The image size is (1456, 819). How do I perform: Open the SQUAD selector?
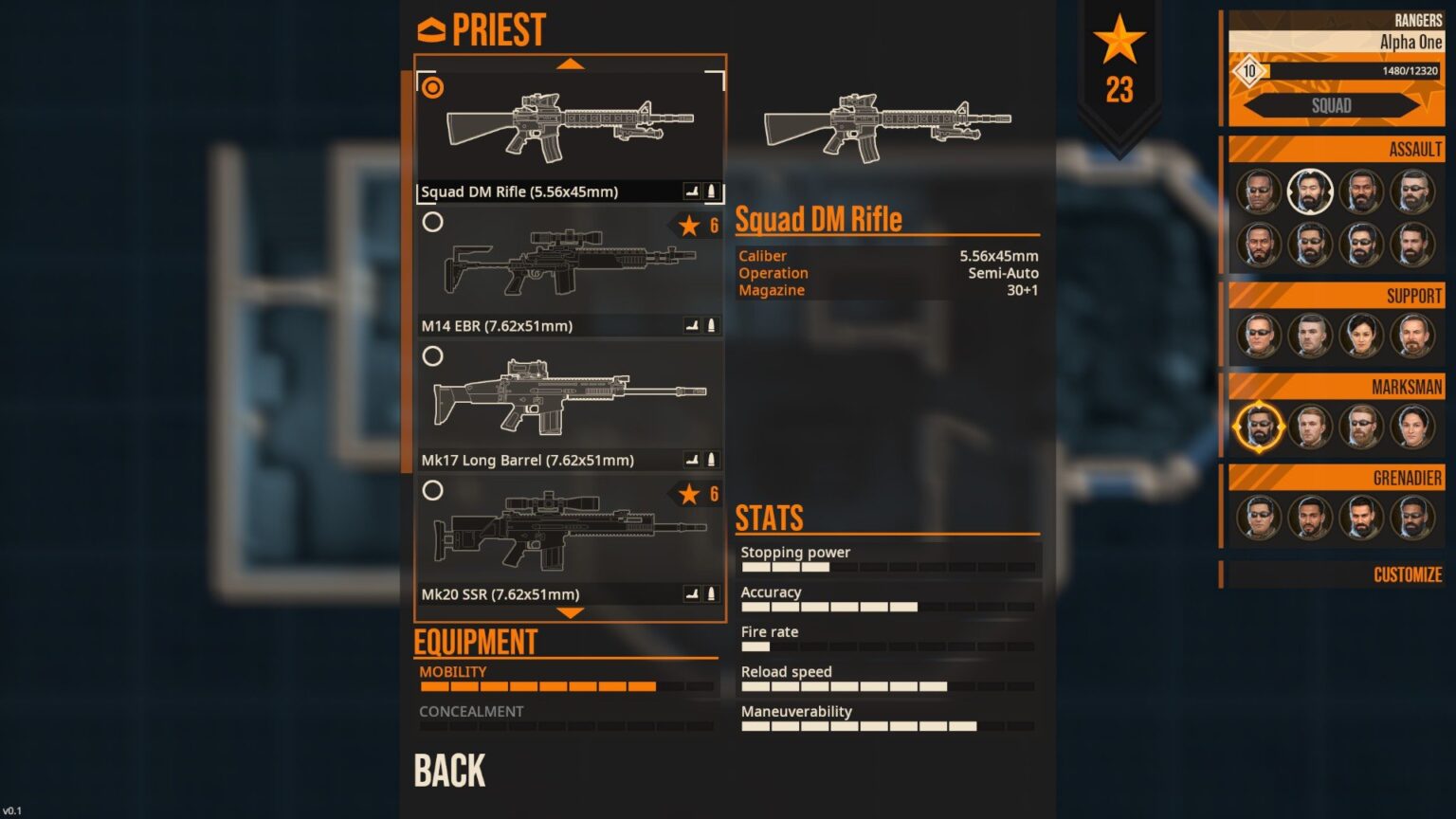tap(1332, 105)
